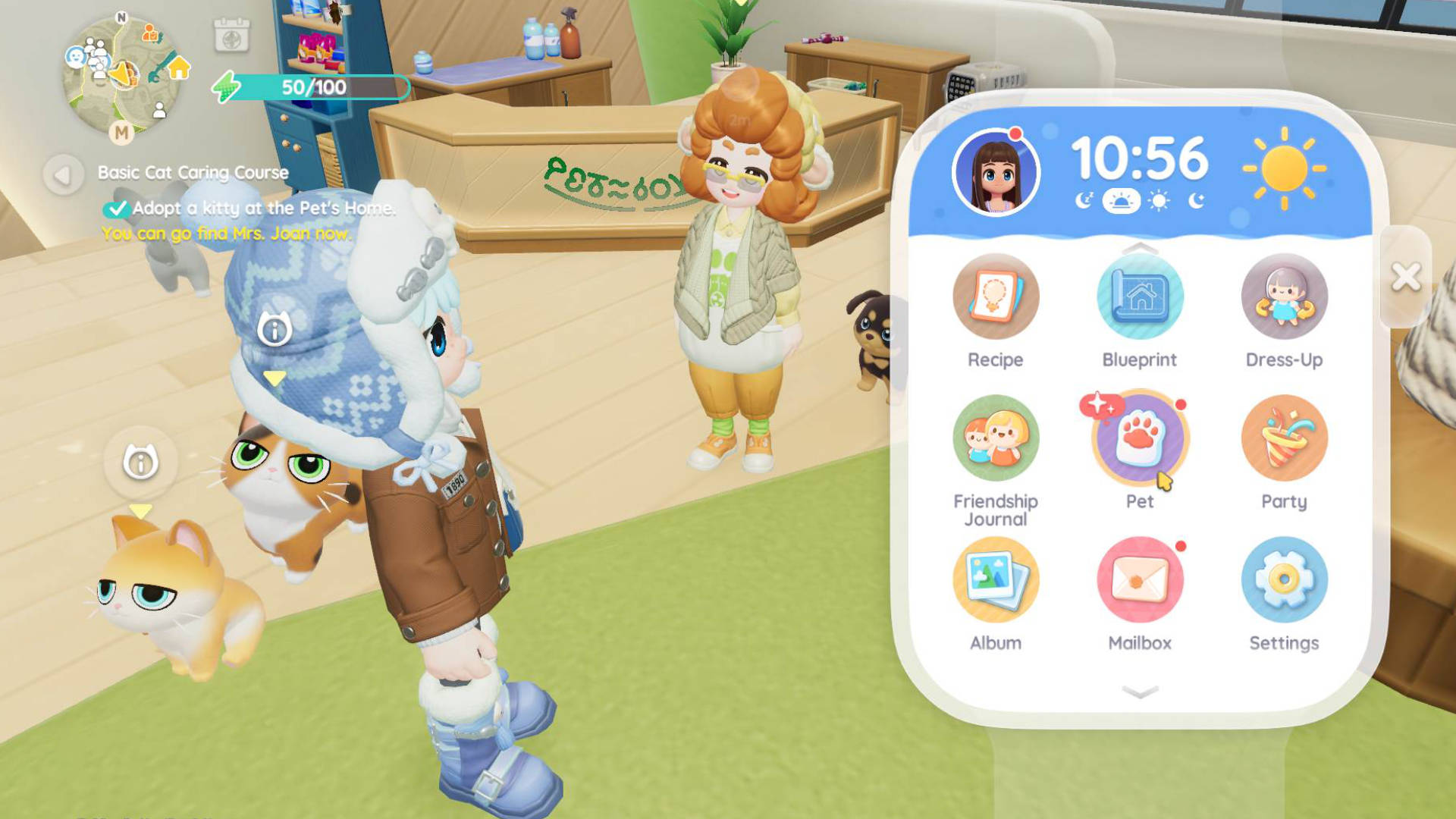The width and height of the screenshot is (1456, 819).
Task: Page down with the phone's bottom arrow
Action: pos(1139,692)
